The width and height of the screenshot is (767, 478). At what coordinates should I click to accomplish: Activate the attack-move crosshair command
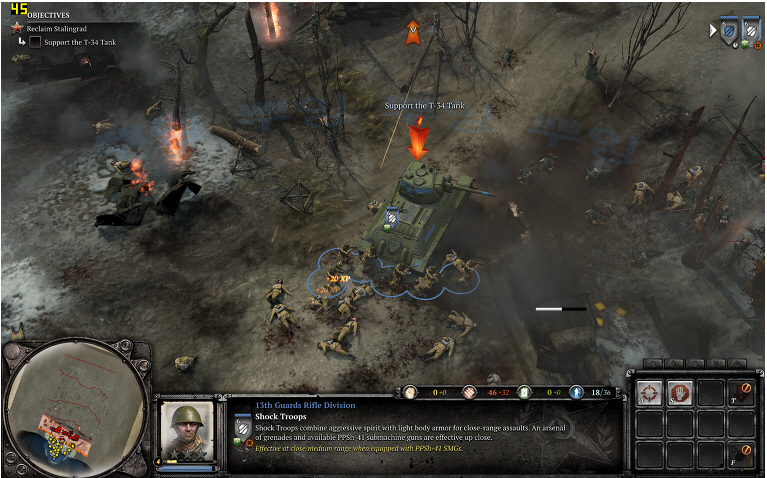click(x=650, y=393)
